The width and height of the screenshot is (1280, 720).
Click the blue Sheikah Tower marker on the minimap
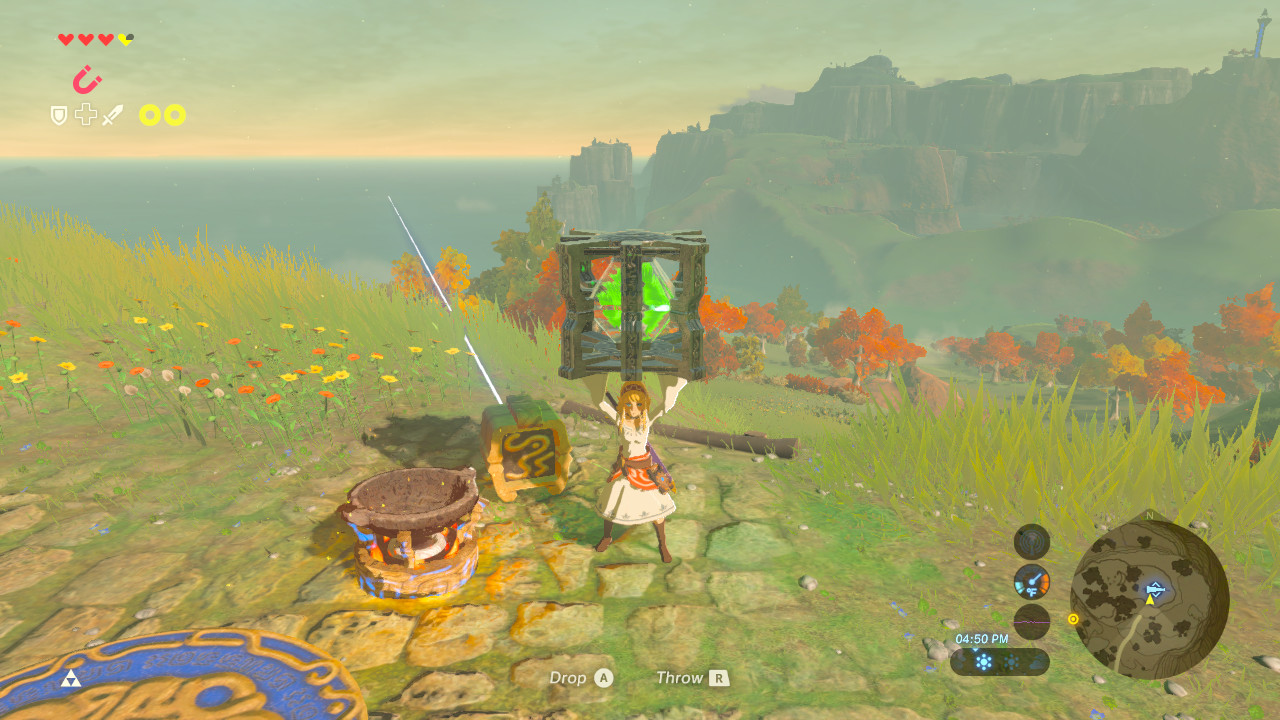(1155, 589)
